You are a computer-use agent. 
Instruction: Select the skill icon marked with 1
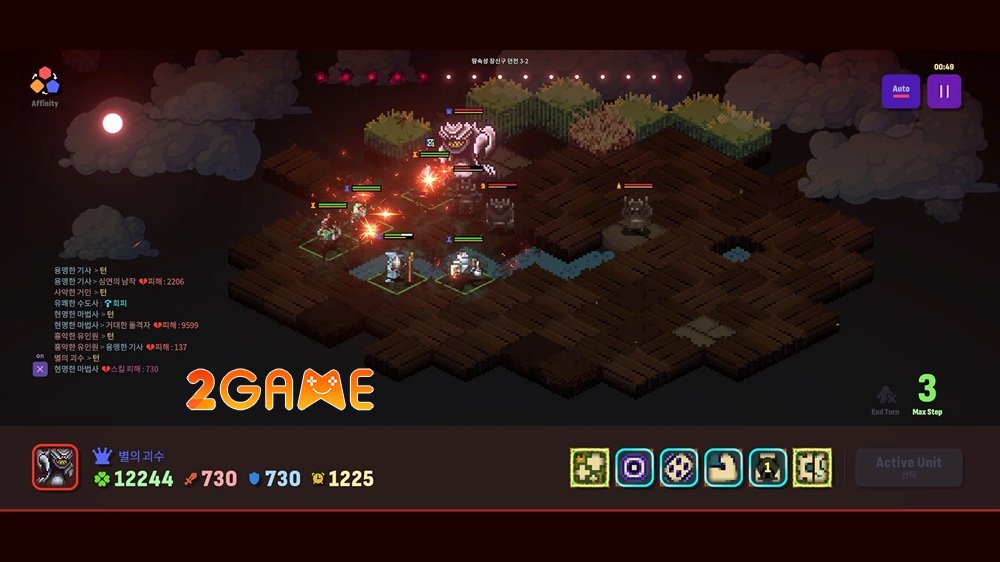coord(768,467)
